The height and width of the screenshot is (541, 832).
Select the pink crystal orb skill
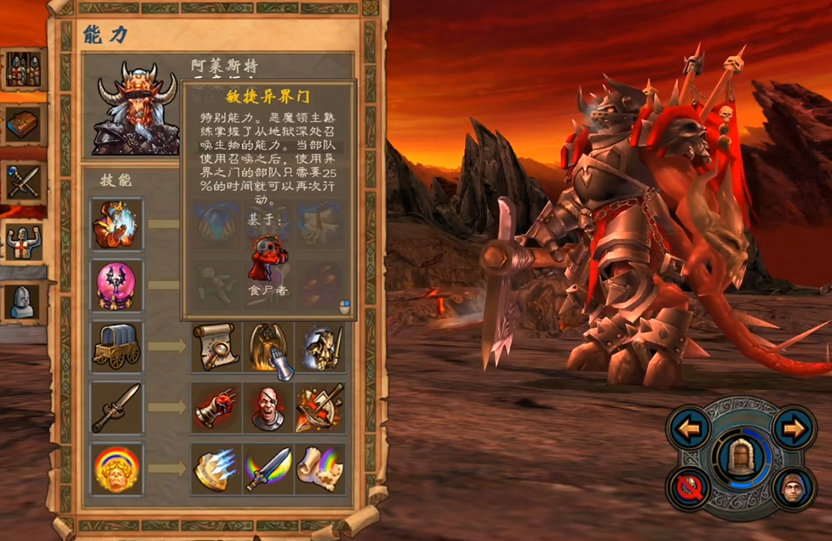click(117, 285)
